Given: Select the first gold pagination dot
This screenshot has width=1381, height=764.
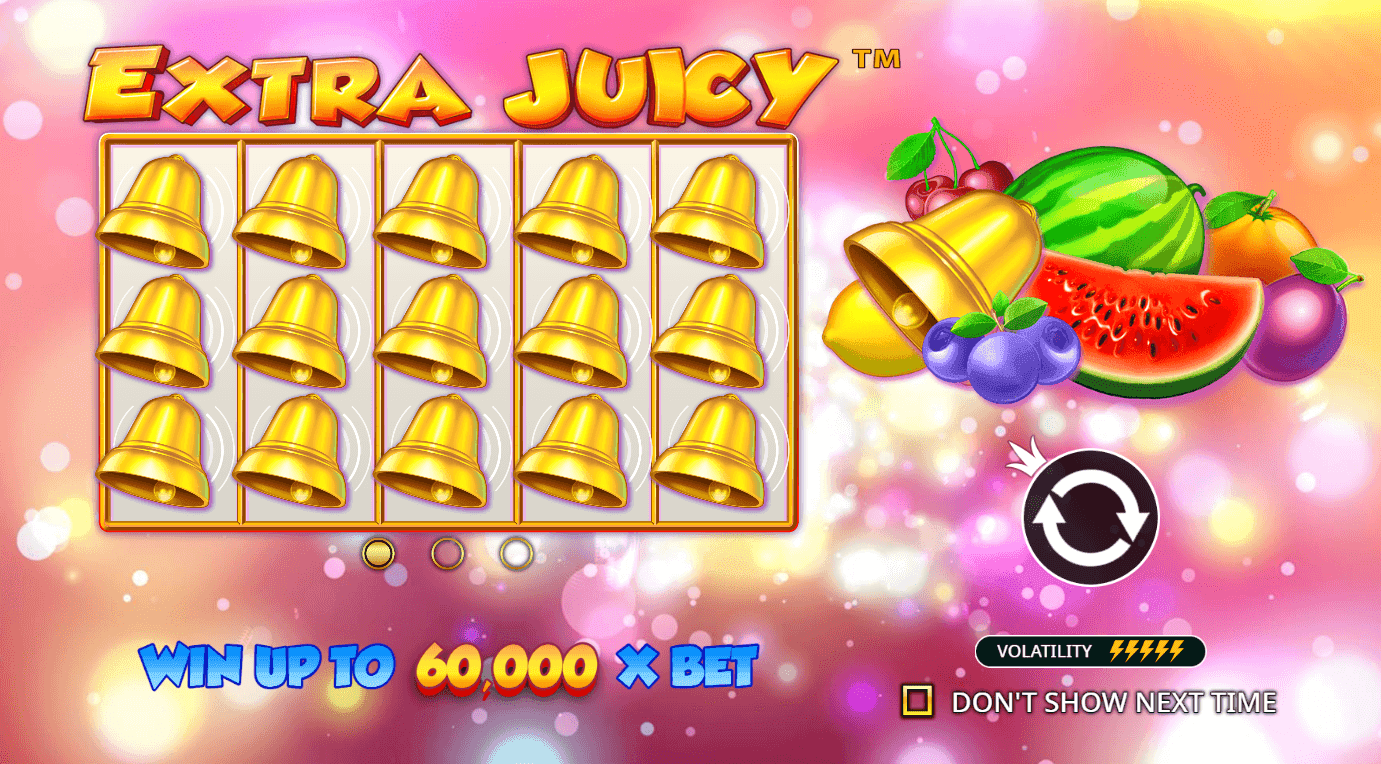Looking at the screenshot, I should pyautogui.click(x=378, y=554).
